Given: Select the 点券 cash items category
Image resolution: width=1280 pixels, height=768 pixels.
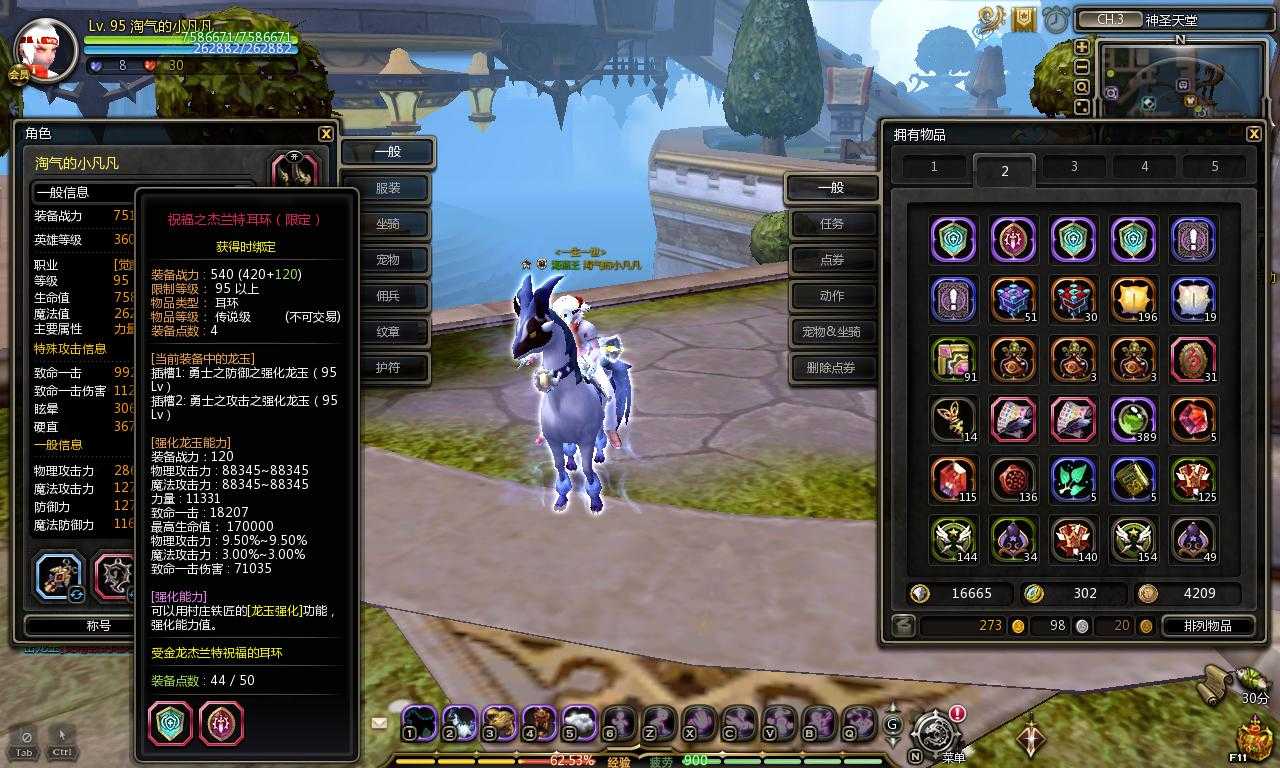Looking at the screenshot, I should pos(831,260).
